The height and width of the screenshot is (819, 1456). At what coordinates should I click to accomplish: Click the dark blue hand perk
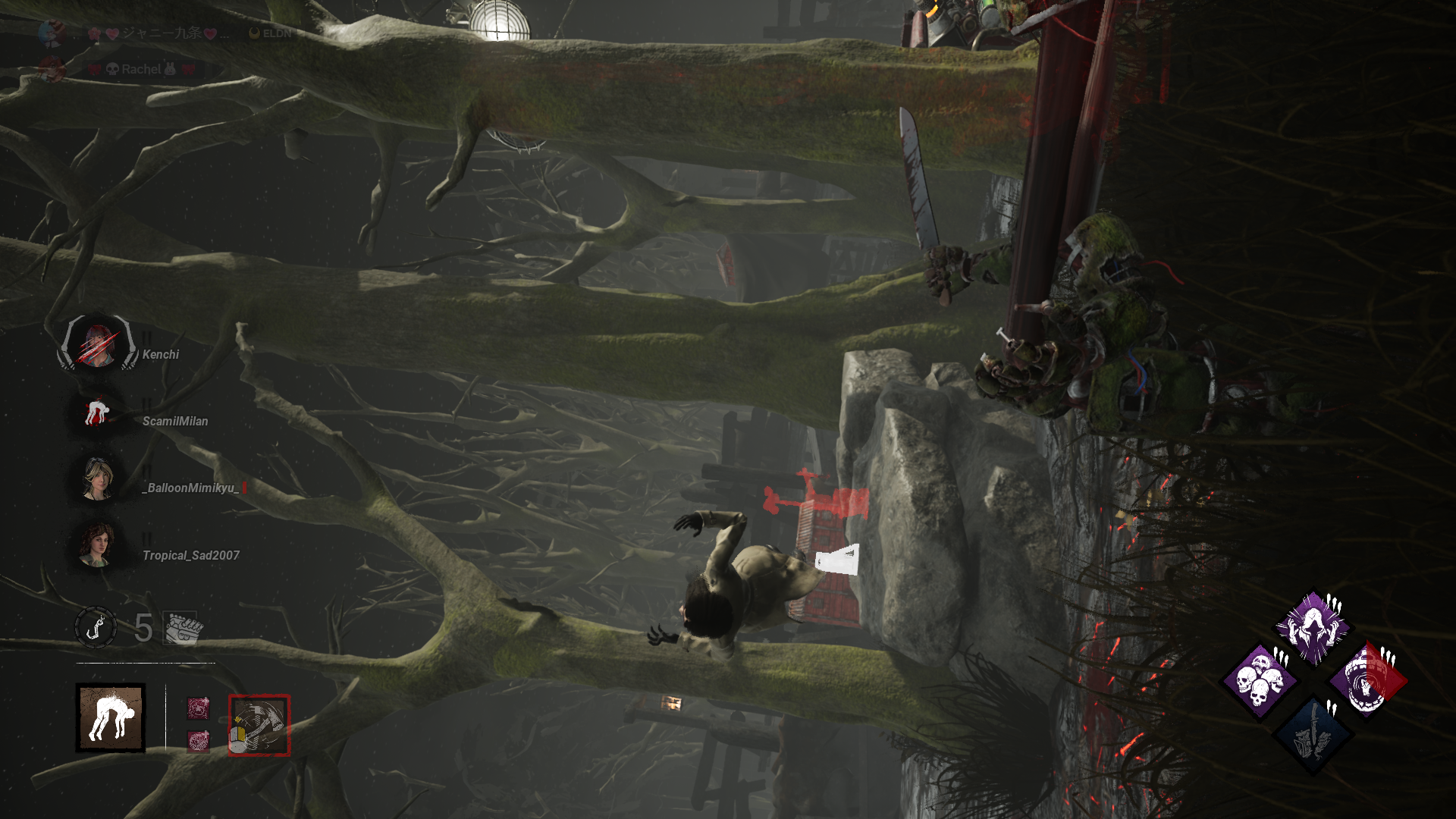pyautogui.click(x=1313, y=734)
